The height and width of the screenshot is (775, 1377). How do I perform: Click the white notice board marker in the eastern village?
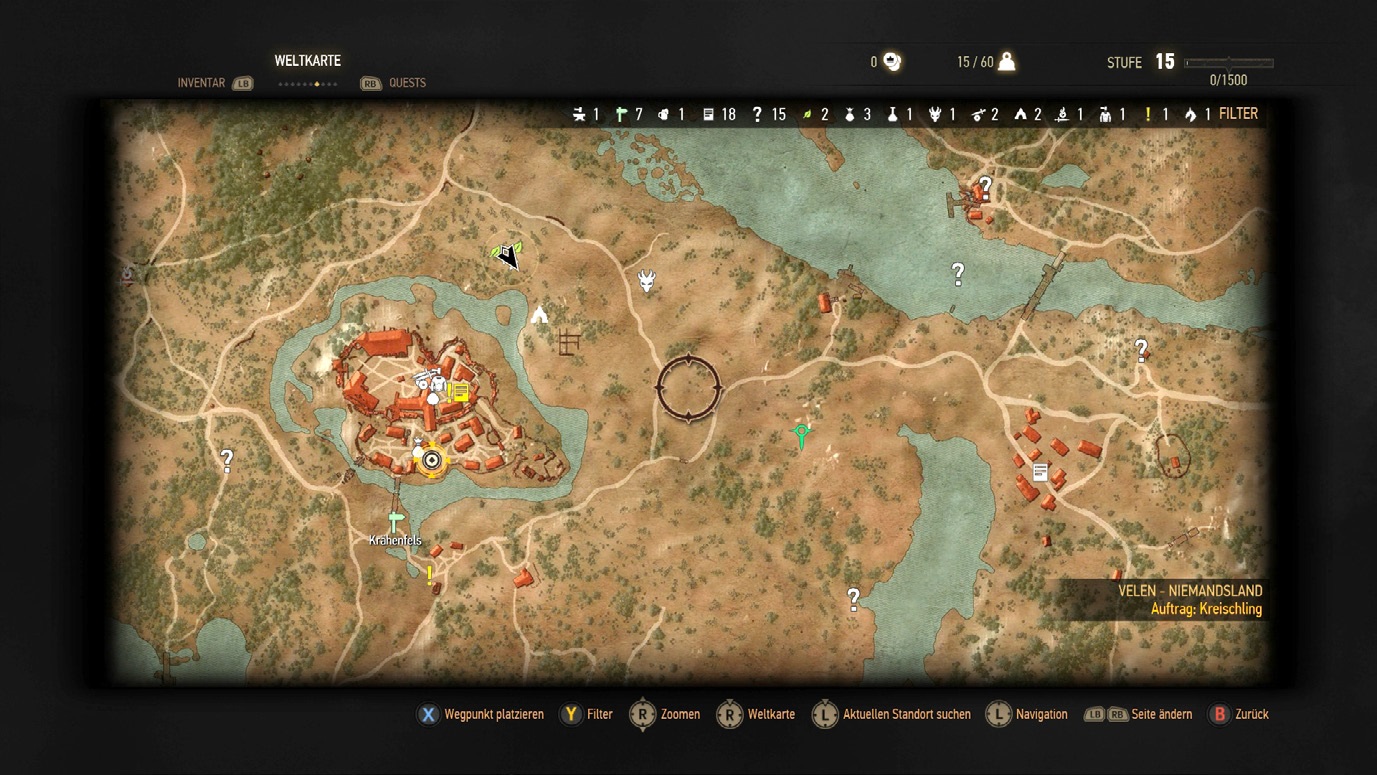pos(1040,472)
